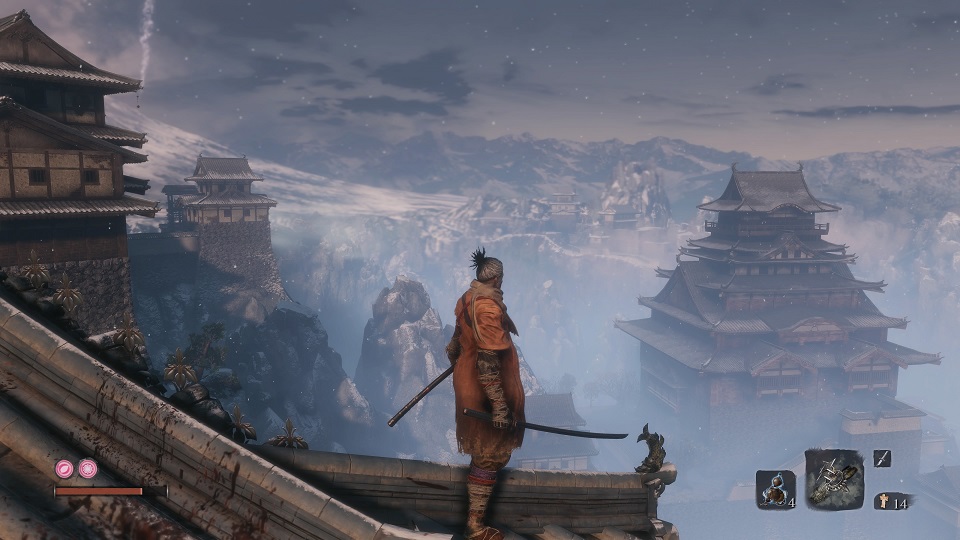This screenshot has width=960, height=540.
Task: Click the small sword combat art icon
Action: point(881,458)
